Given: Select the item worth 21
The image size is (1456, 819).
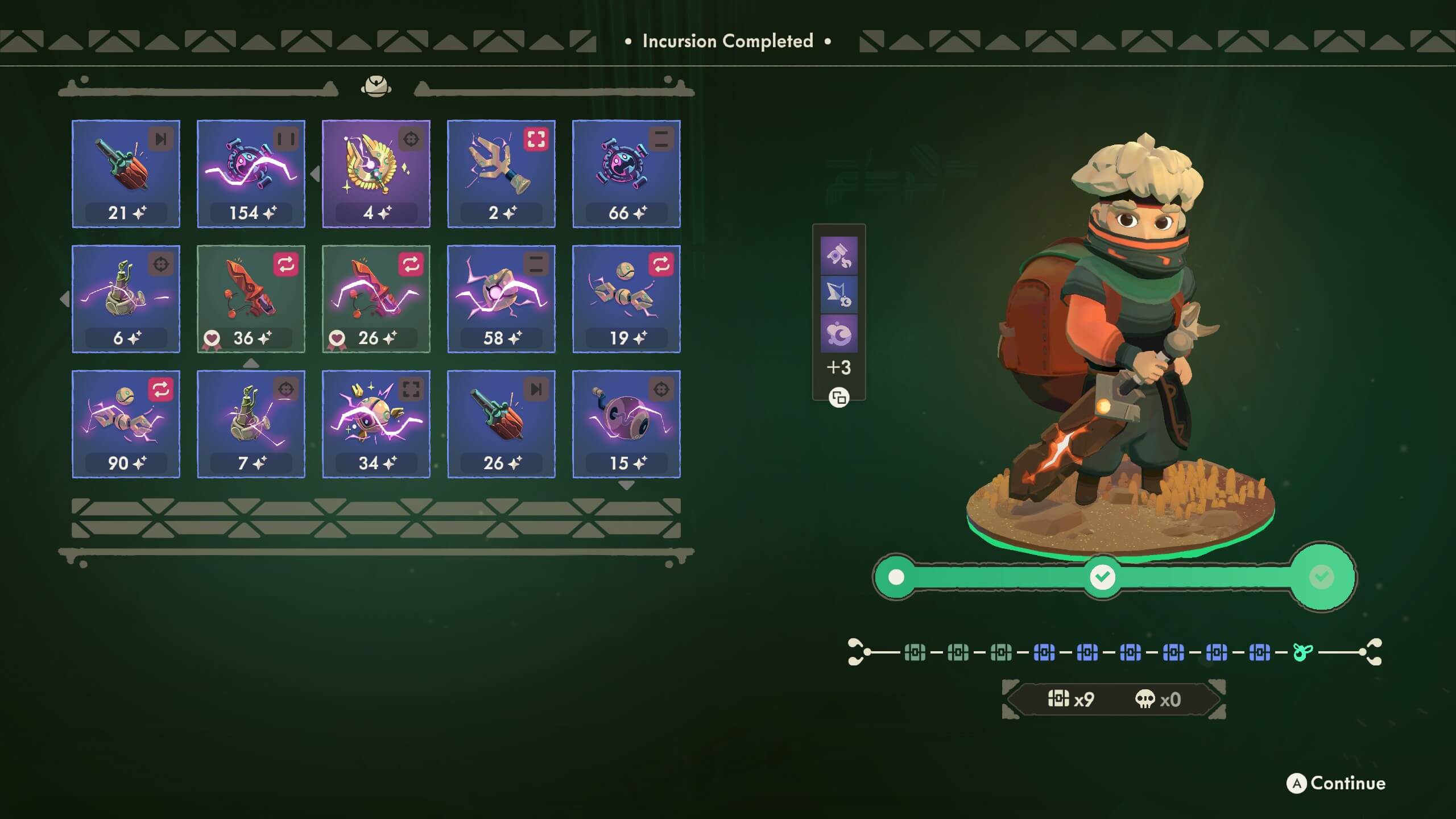Looking at the screenshot, I should [126, 173].
